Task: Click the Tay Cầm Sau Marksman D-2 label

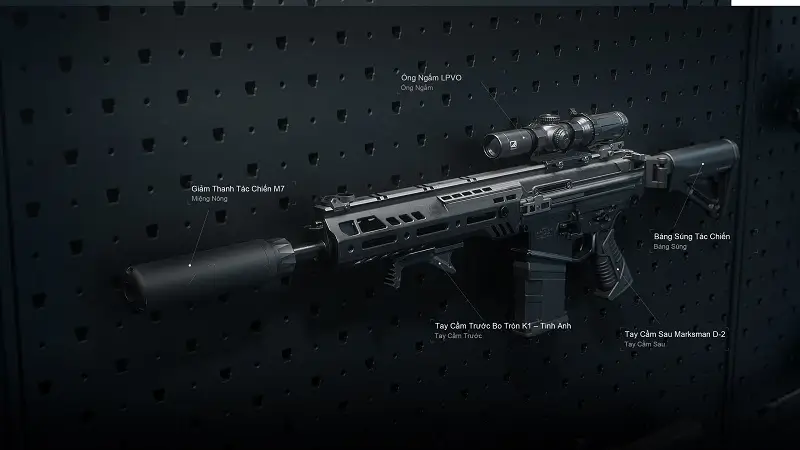Action: pos(674,334)
